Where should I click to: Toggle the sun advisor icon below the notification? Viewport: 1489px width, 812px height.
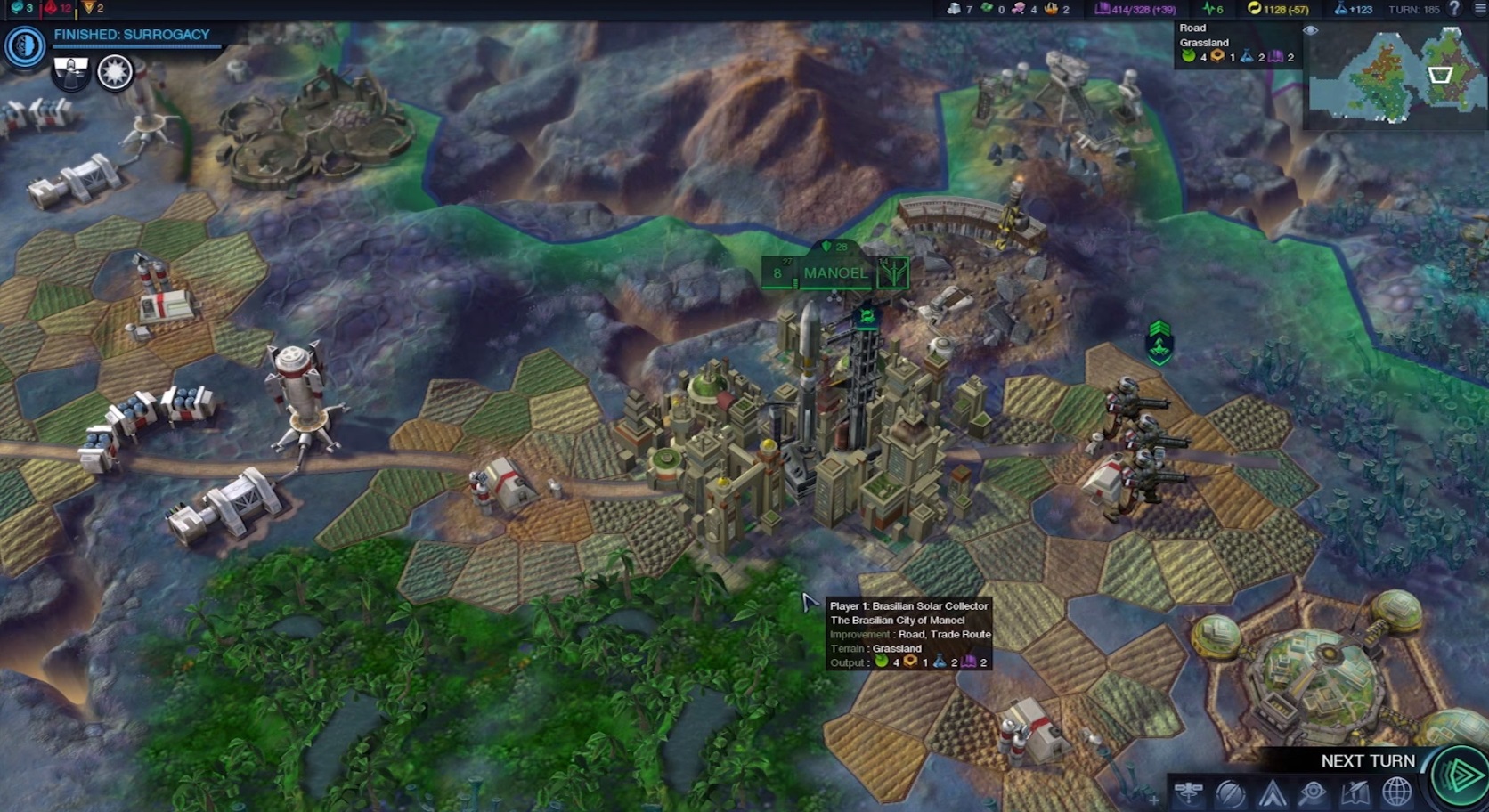[115, 71]
